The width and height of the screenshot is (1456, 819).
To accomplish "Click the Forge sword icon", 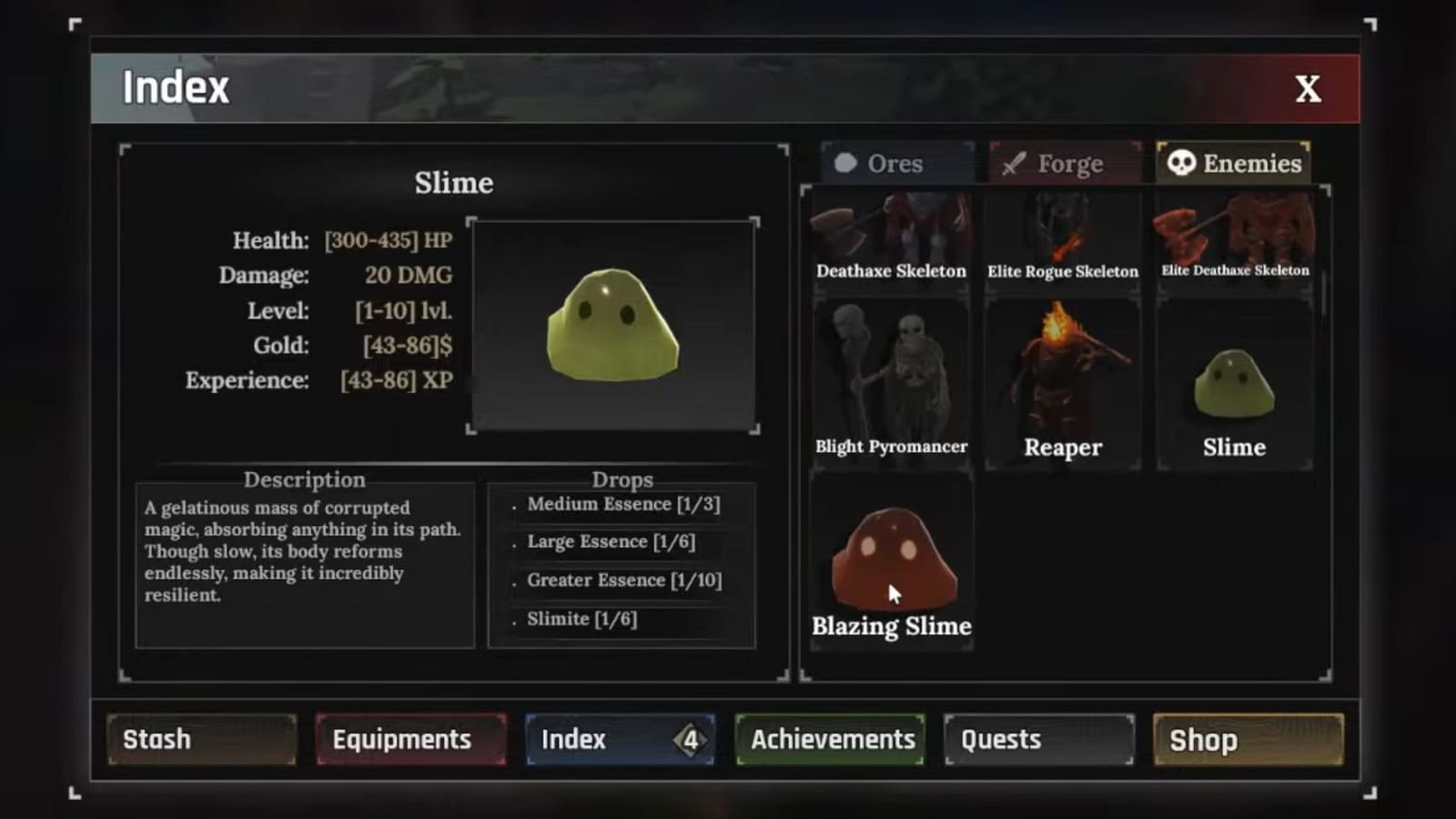I will pyautogui.click(x=1010, y=164).
